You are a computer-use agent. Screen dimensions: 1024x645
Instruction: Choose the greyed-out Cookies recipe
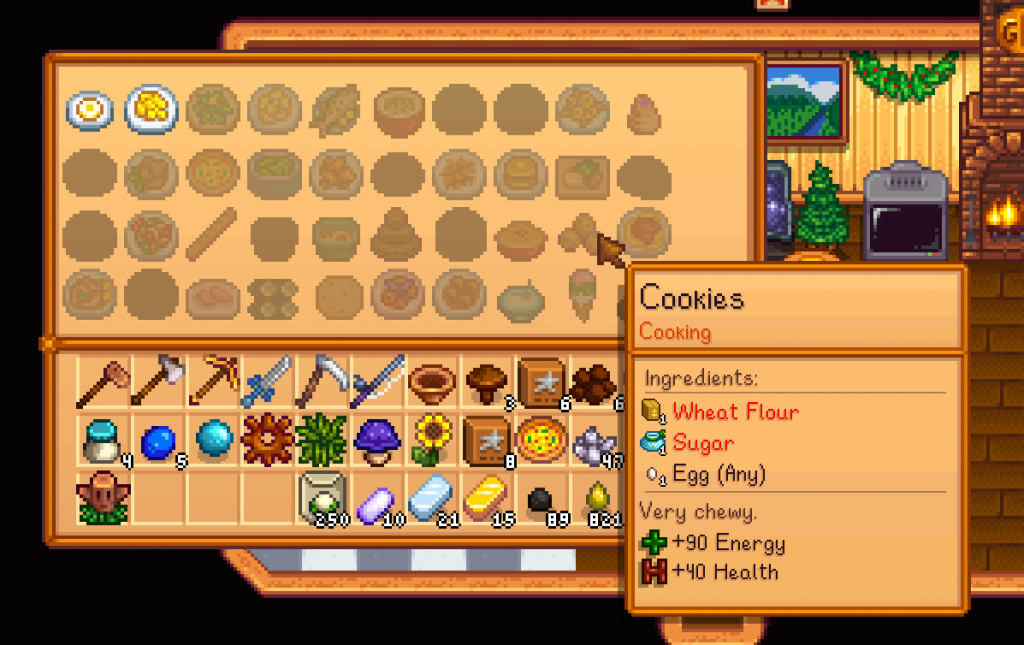(581, 234)
